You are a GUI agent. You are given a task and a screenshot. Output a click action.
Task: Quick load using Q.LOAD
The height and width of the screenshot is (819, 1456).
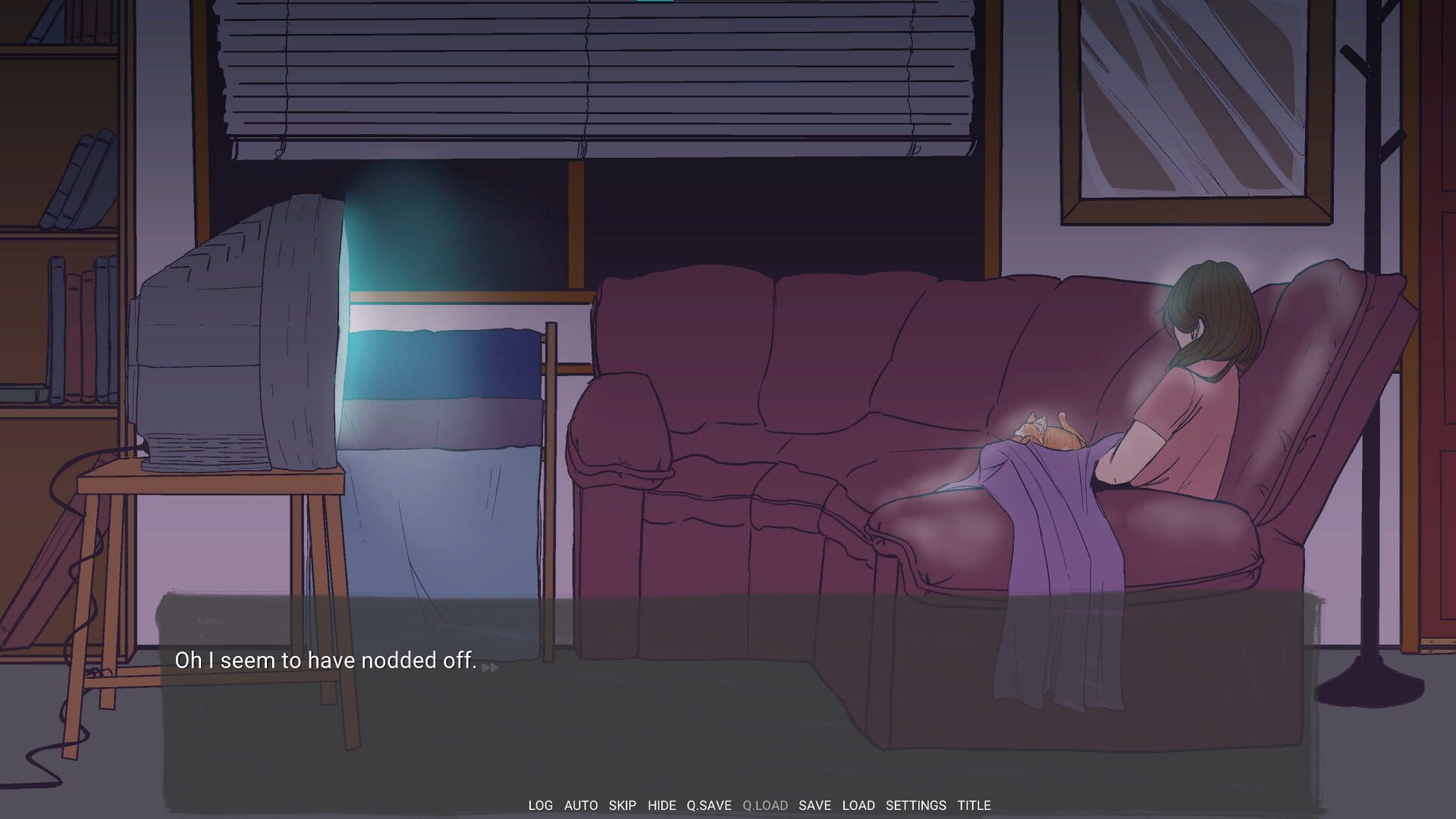coord(764,805)
